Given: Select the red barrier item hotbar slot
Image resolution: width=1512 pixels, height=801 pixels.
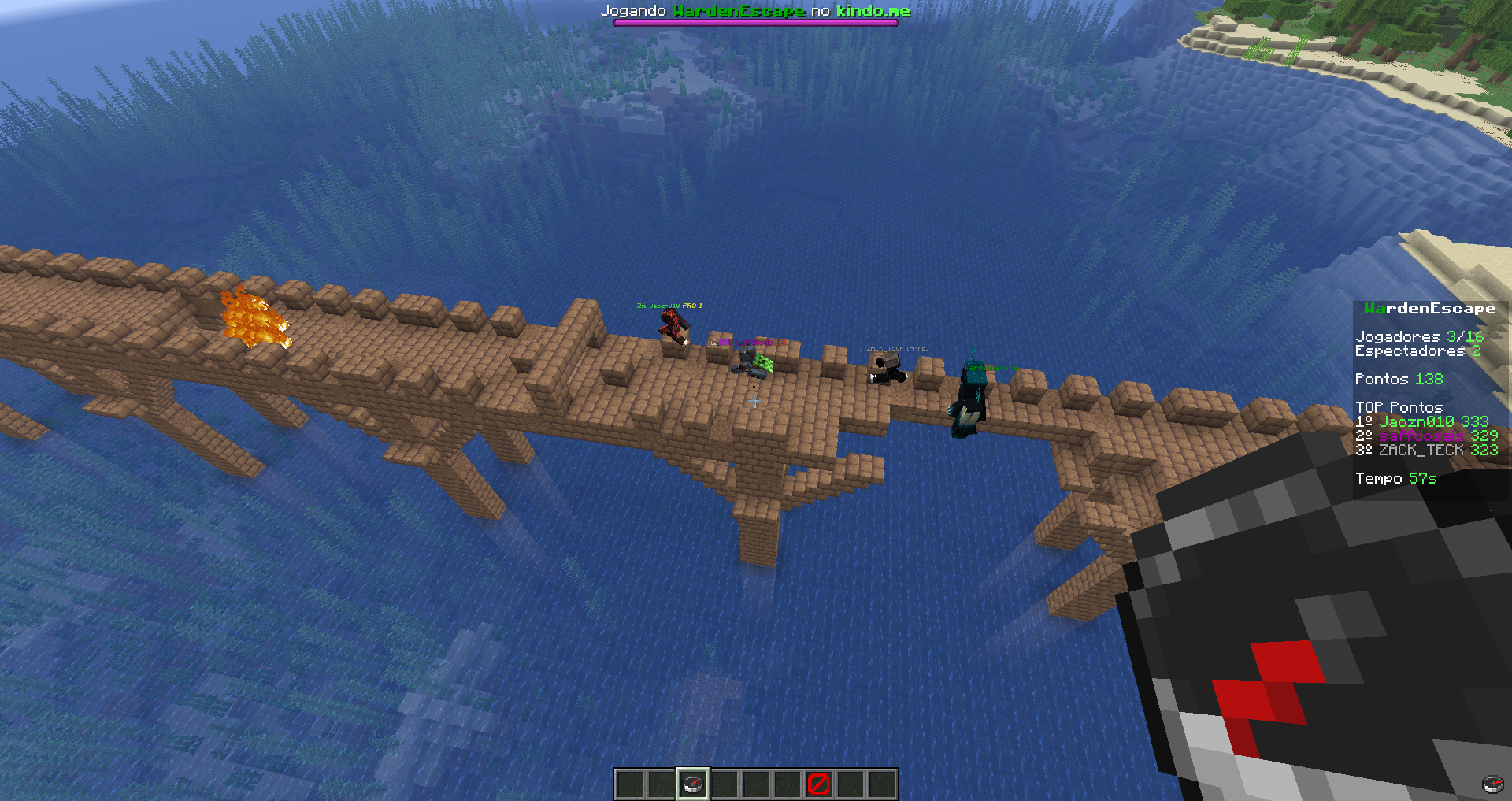Looking at the screenshot, I should 819,784.
